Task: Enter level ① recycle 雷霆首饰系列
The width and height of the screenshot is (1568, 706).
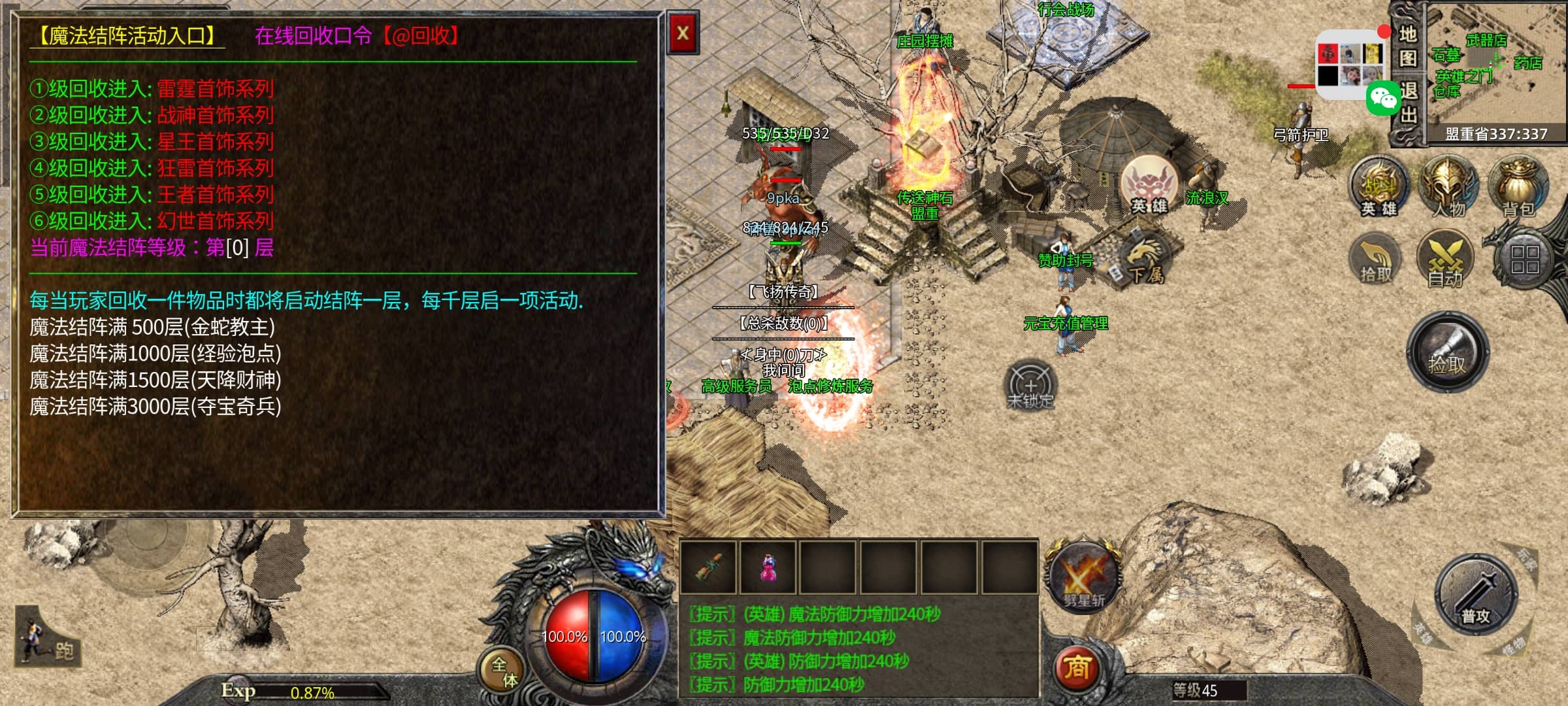Action: click(x=215, y=89)
